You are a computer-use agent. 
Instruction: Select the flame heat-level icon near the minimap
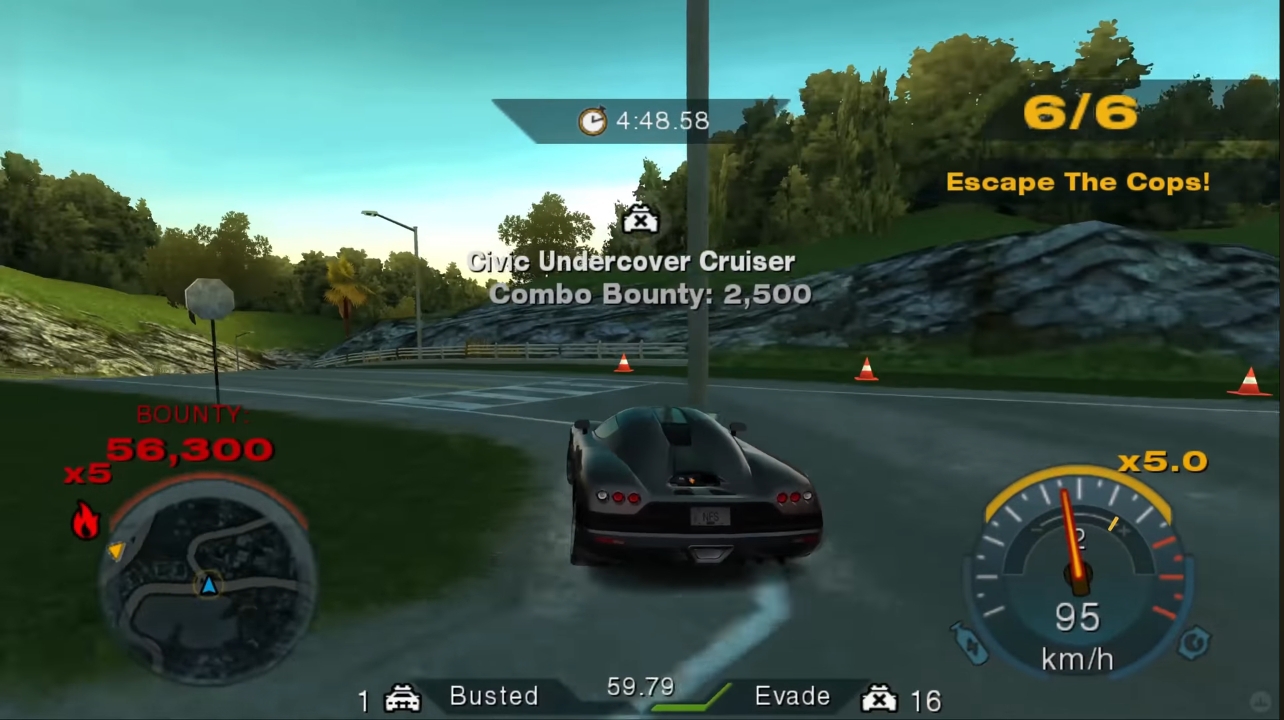pos(85,520)
